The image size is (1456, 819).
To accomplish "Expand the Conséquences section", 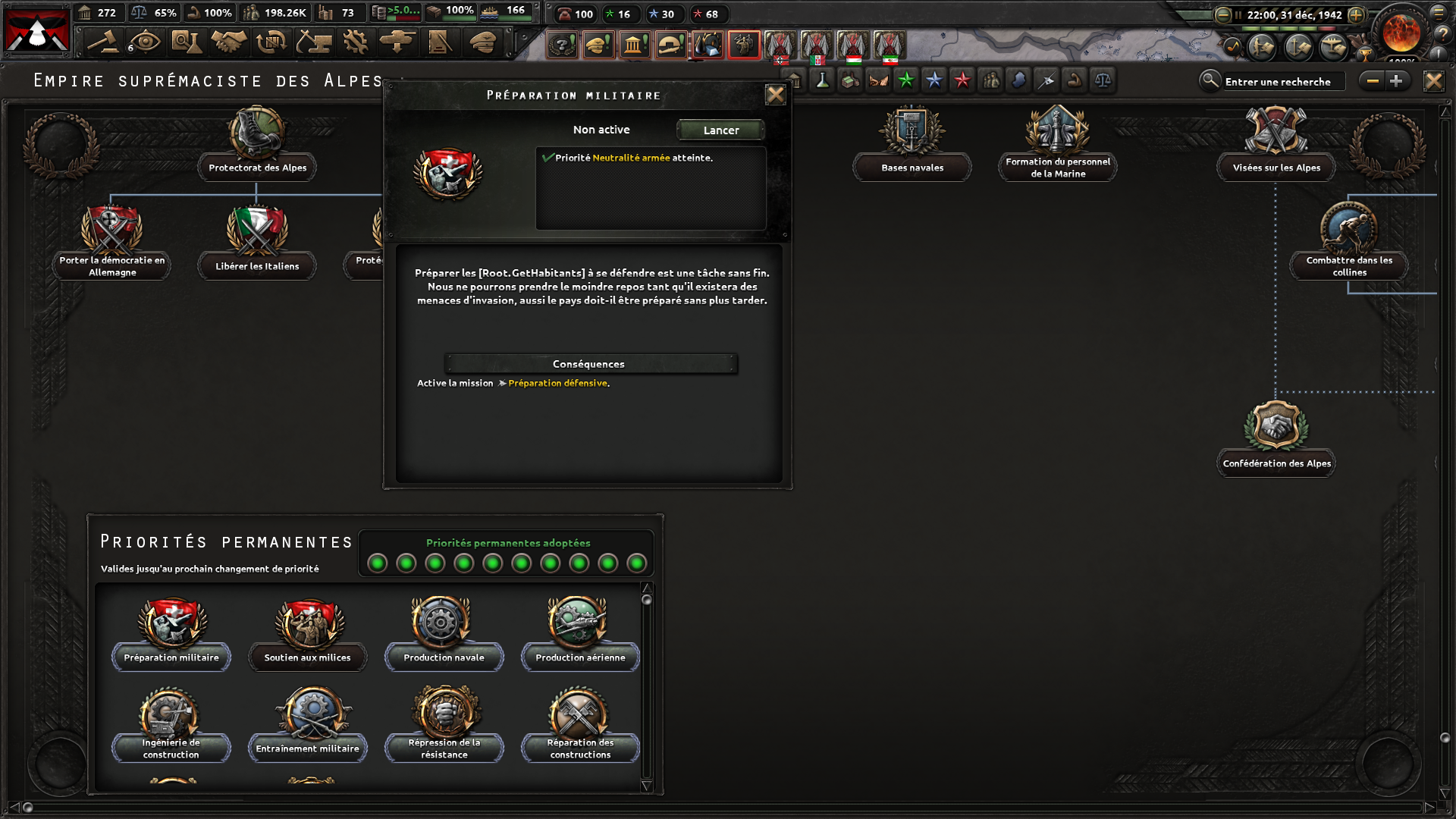I will [x=591, y=364].
